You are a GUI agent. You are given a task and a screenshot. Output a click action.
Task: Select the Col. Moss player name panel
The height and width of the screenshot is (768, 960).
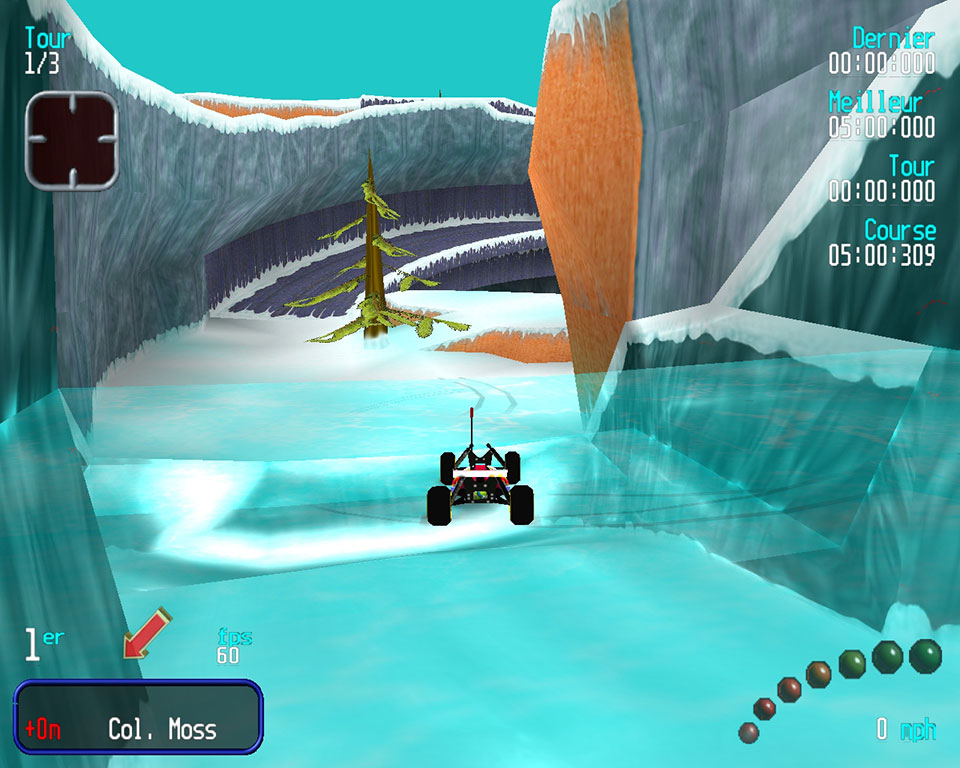coord(138,716)
